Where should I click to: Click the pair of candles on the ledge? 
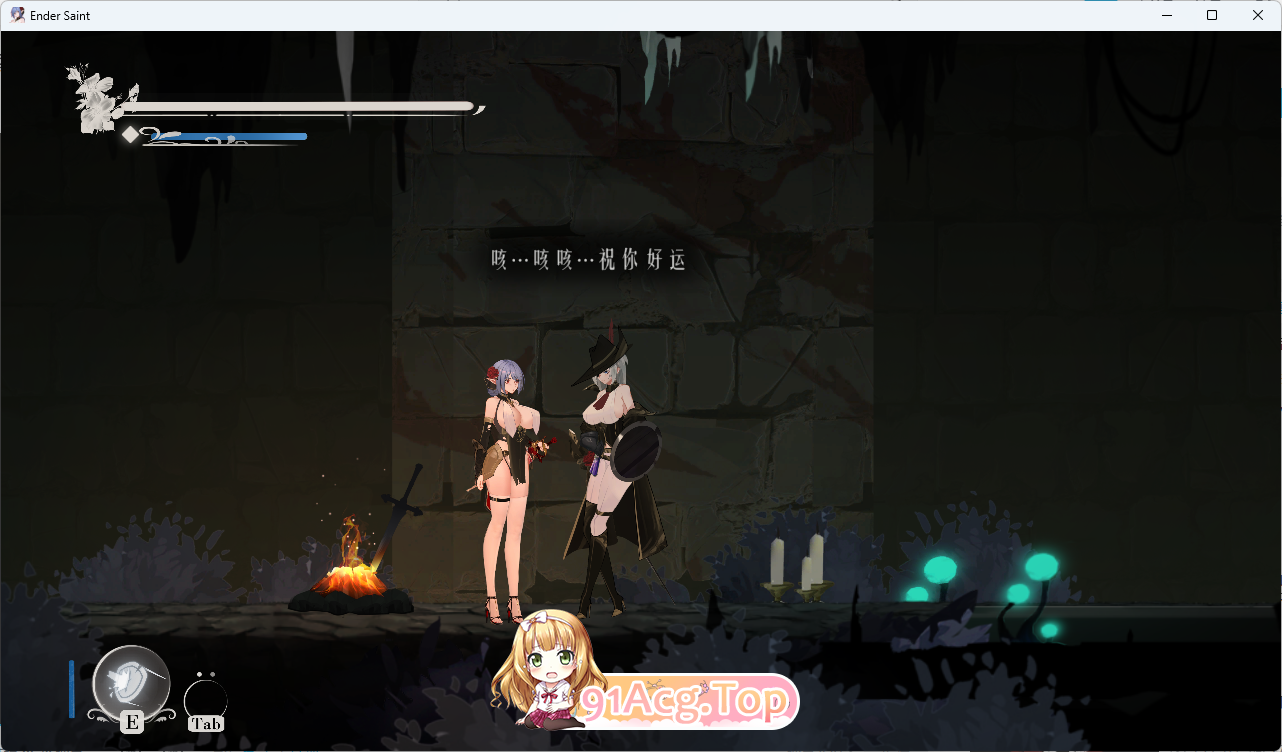point(795,565)
